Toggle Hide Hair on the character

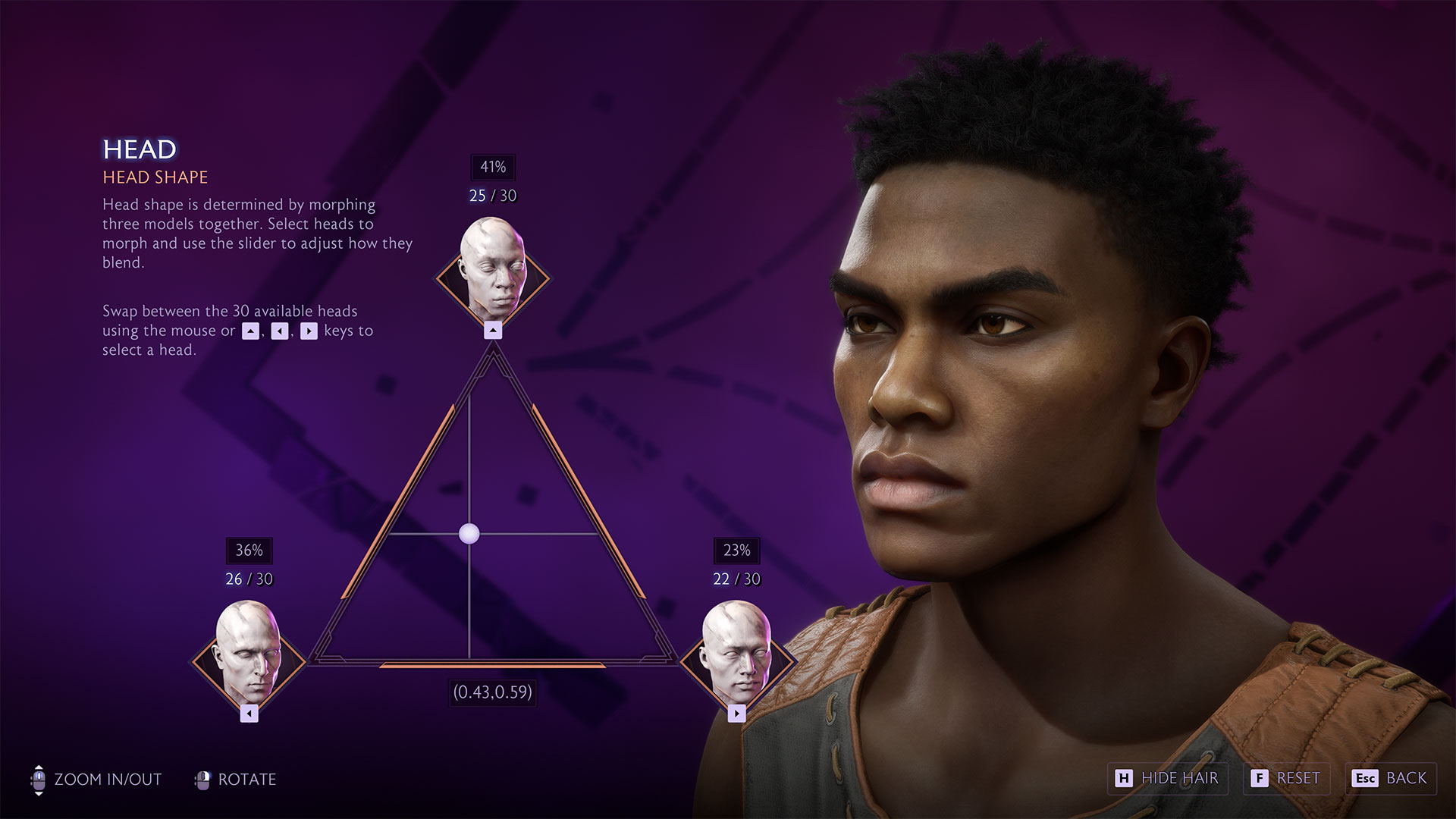(x=1168, y=778)
